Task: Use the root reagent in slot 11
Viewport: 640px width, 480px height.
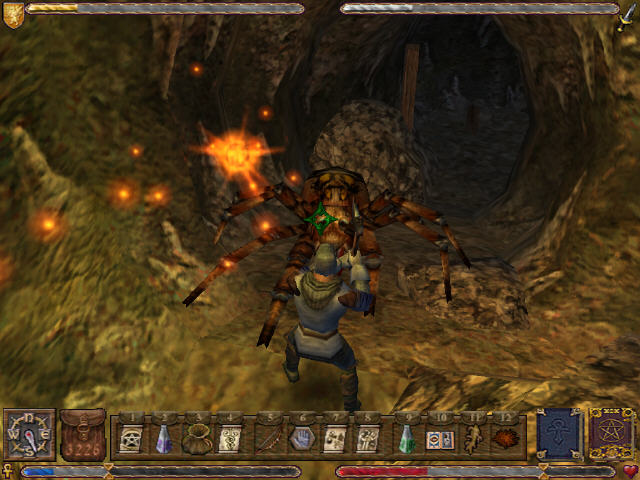Action: [x=472, y=438]
